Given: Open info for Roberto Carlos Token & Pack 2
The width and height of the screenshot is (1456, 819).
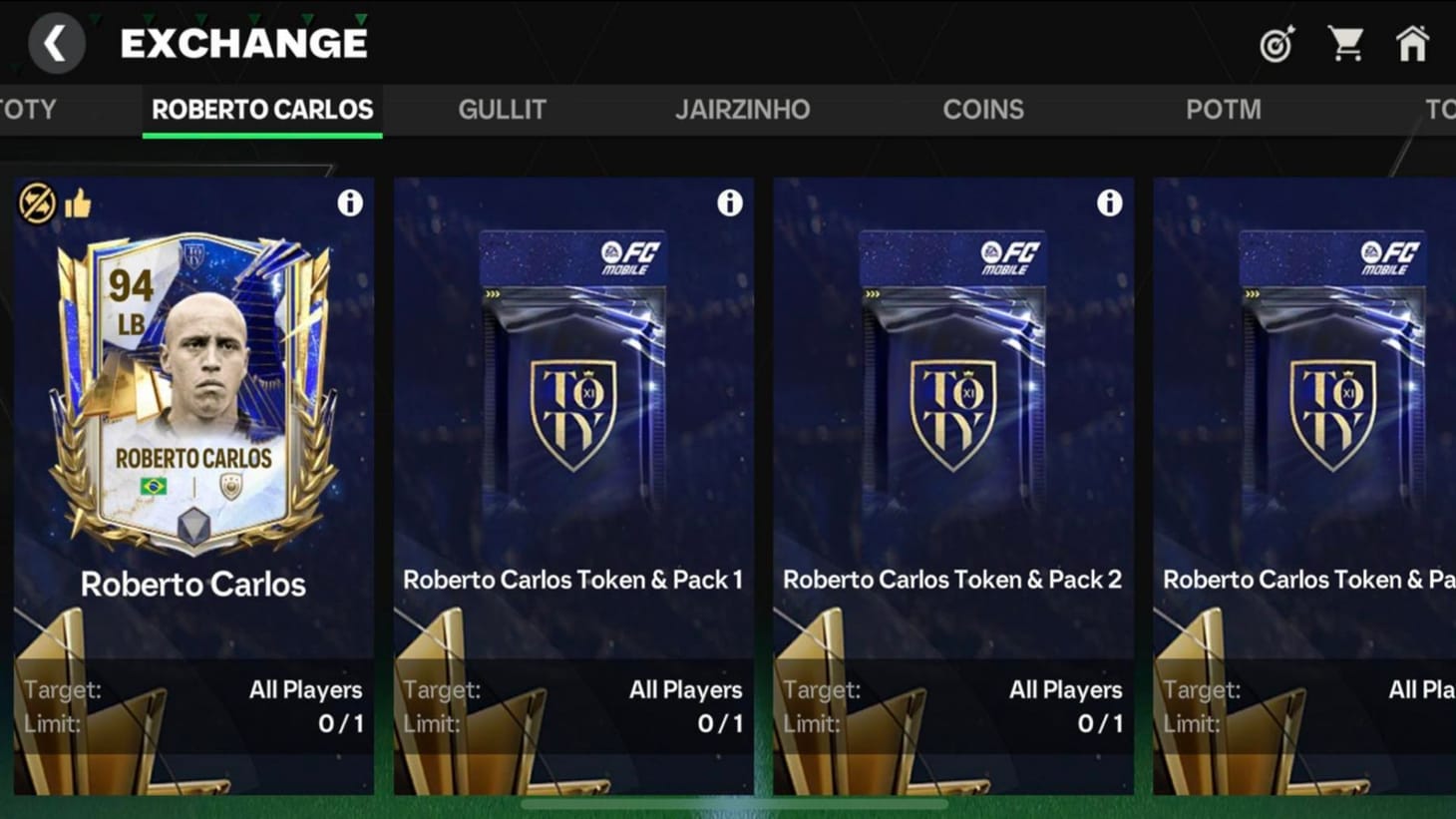Looking at the screenshot, I should coord(1109,203).
